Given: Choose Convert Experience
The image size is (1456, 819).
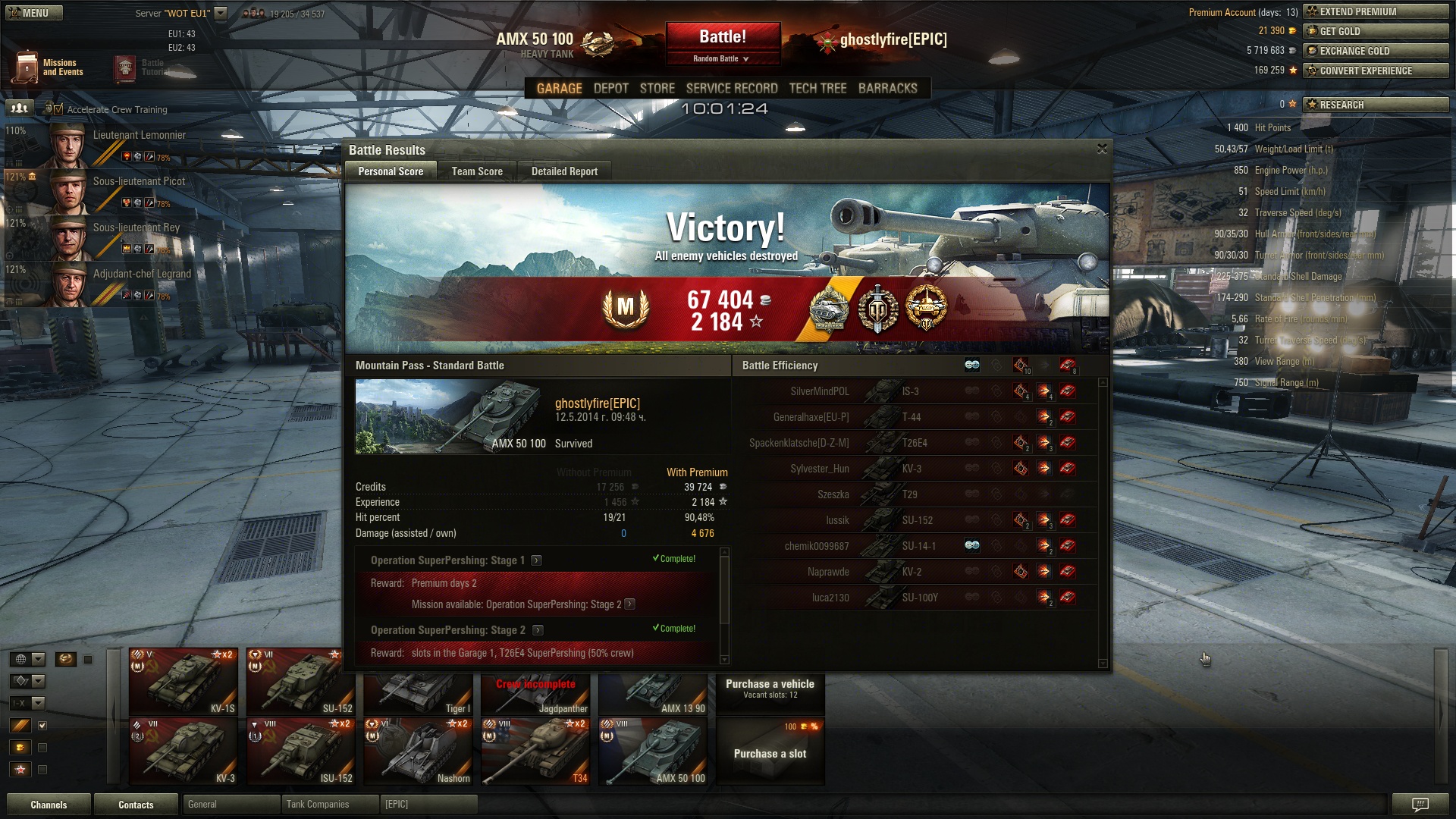Looking at the screenshot, I should pos(1375,71).
